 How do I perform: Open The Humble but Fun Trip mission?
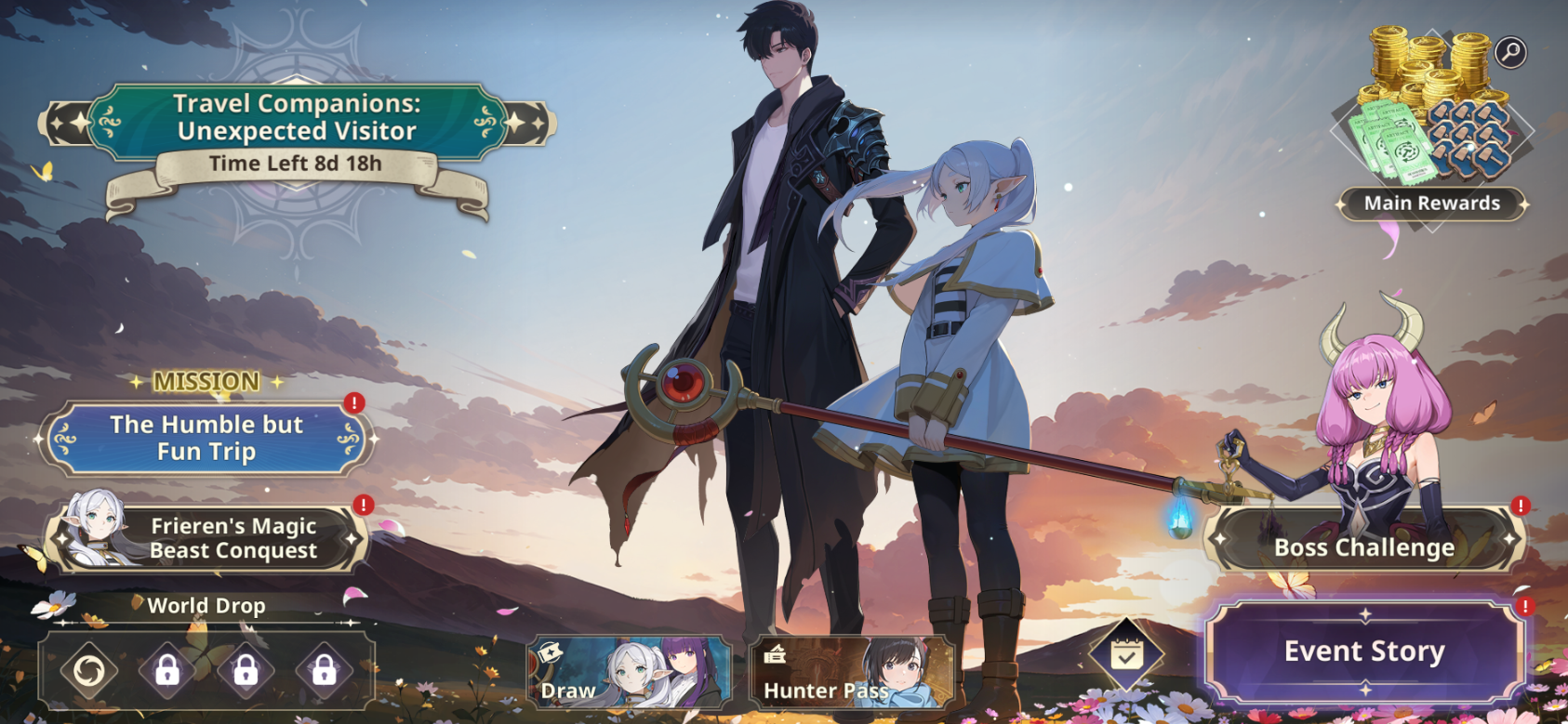pos(206,438)
